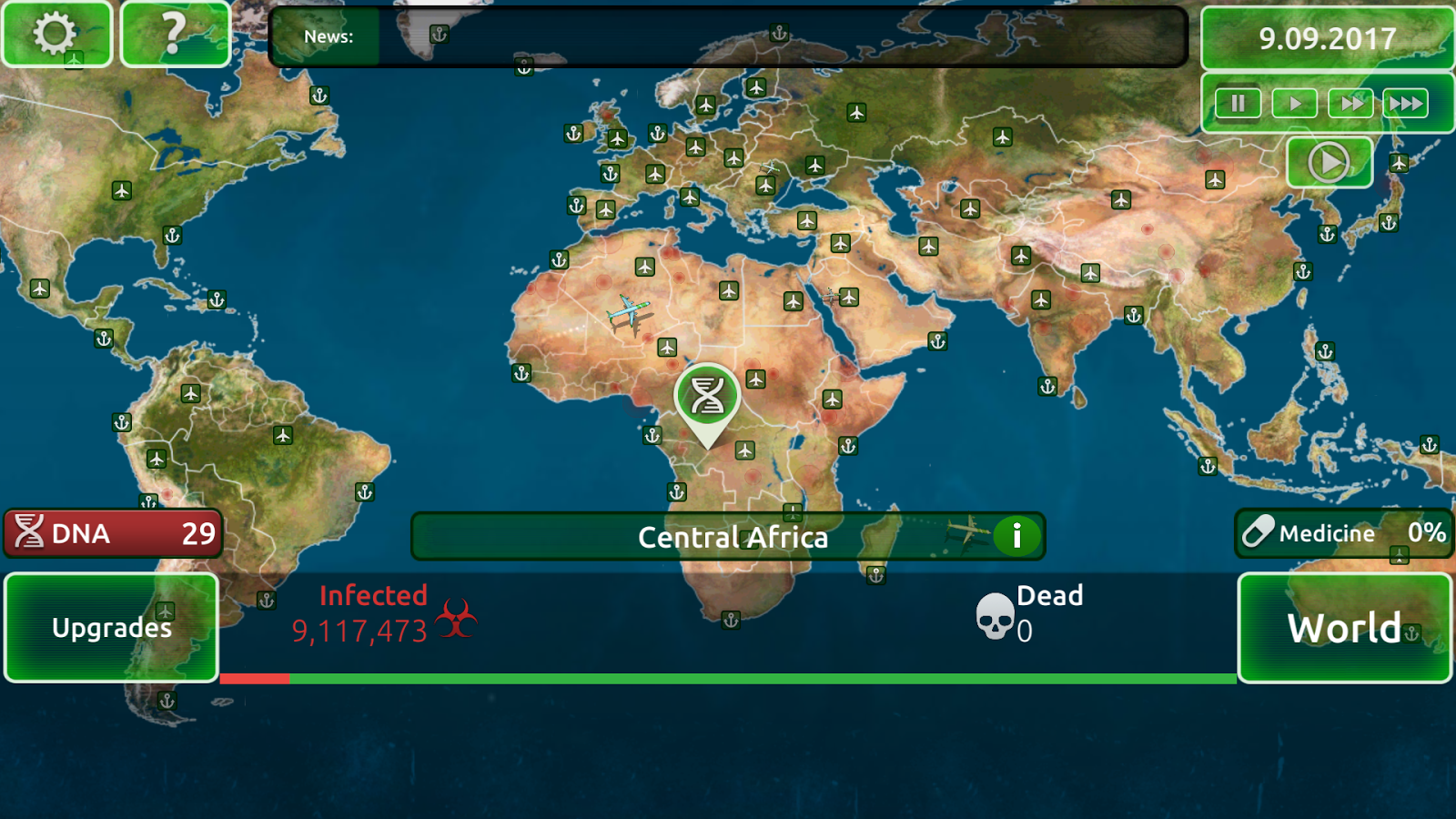The height and width of the screenshot is (819, 1456).
Task: Open help via the question mark icon
Action: pos(176,35)
